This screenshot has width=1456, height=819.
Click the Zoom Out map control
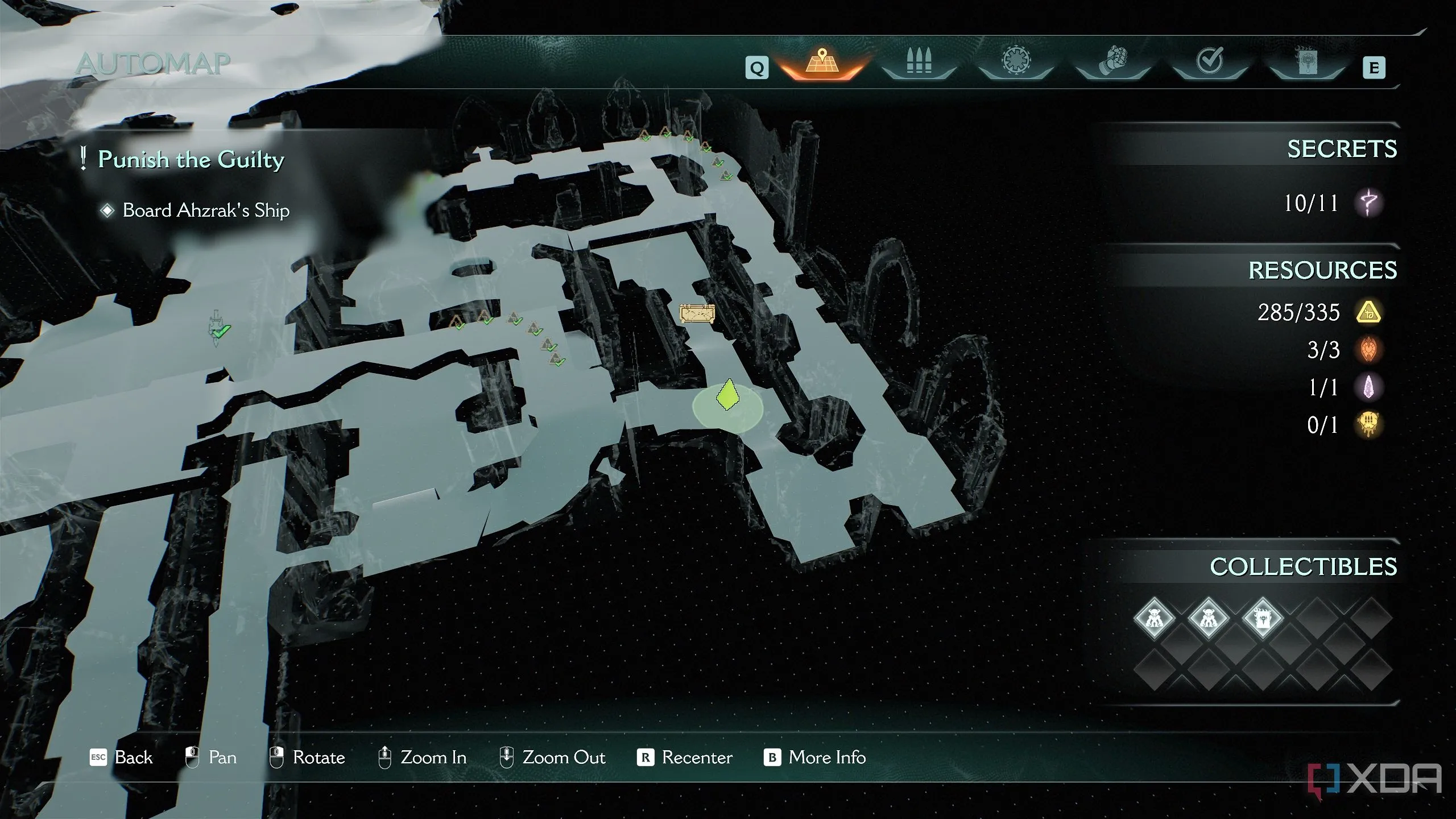552,758
